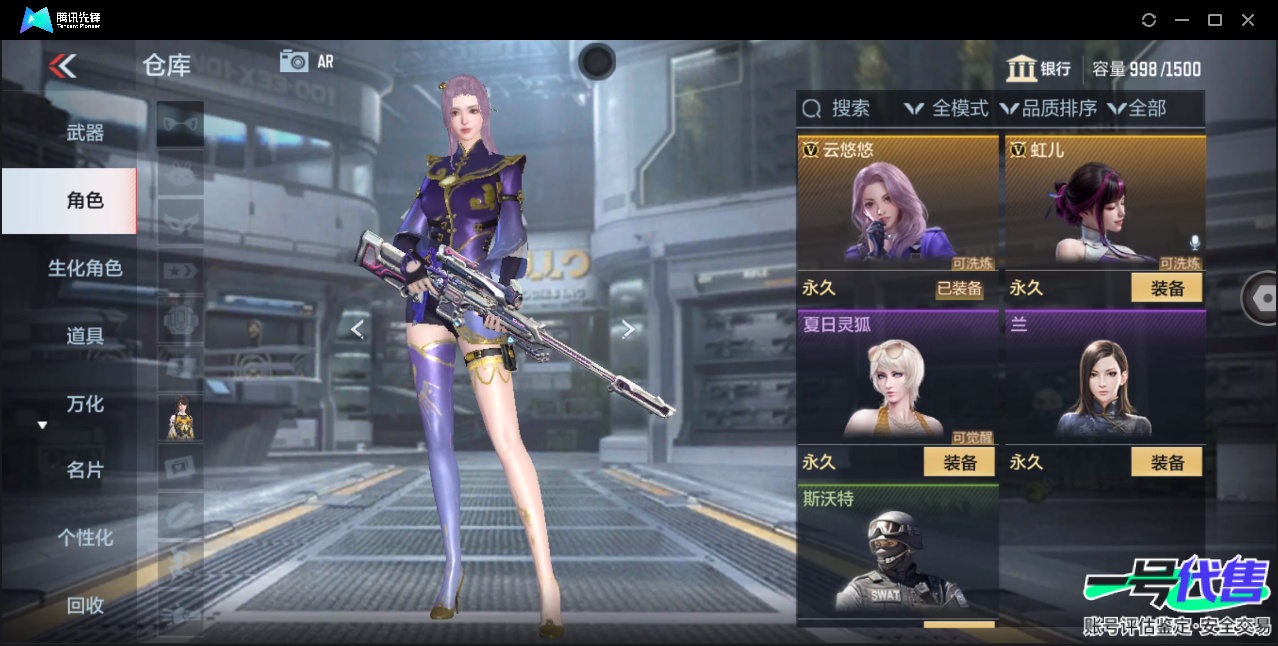Open the AR camera mode

(x=306, y=61)
